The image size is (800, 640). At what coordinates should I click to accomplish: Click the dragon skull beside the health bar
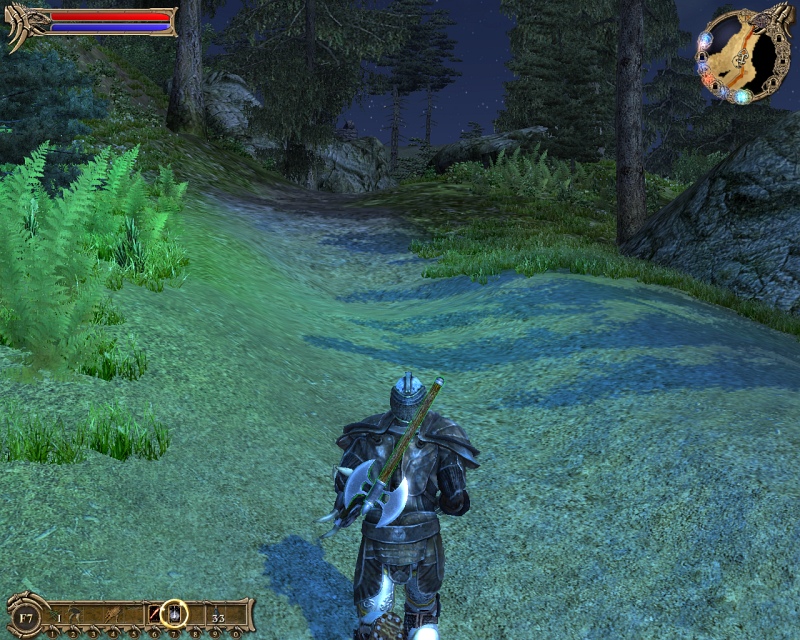coord(21,24)
